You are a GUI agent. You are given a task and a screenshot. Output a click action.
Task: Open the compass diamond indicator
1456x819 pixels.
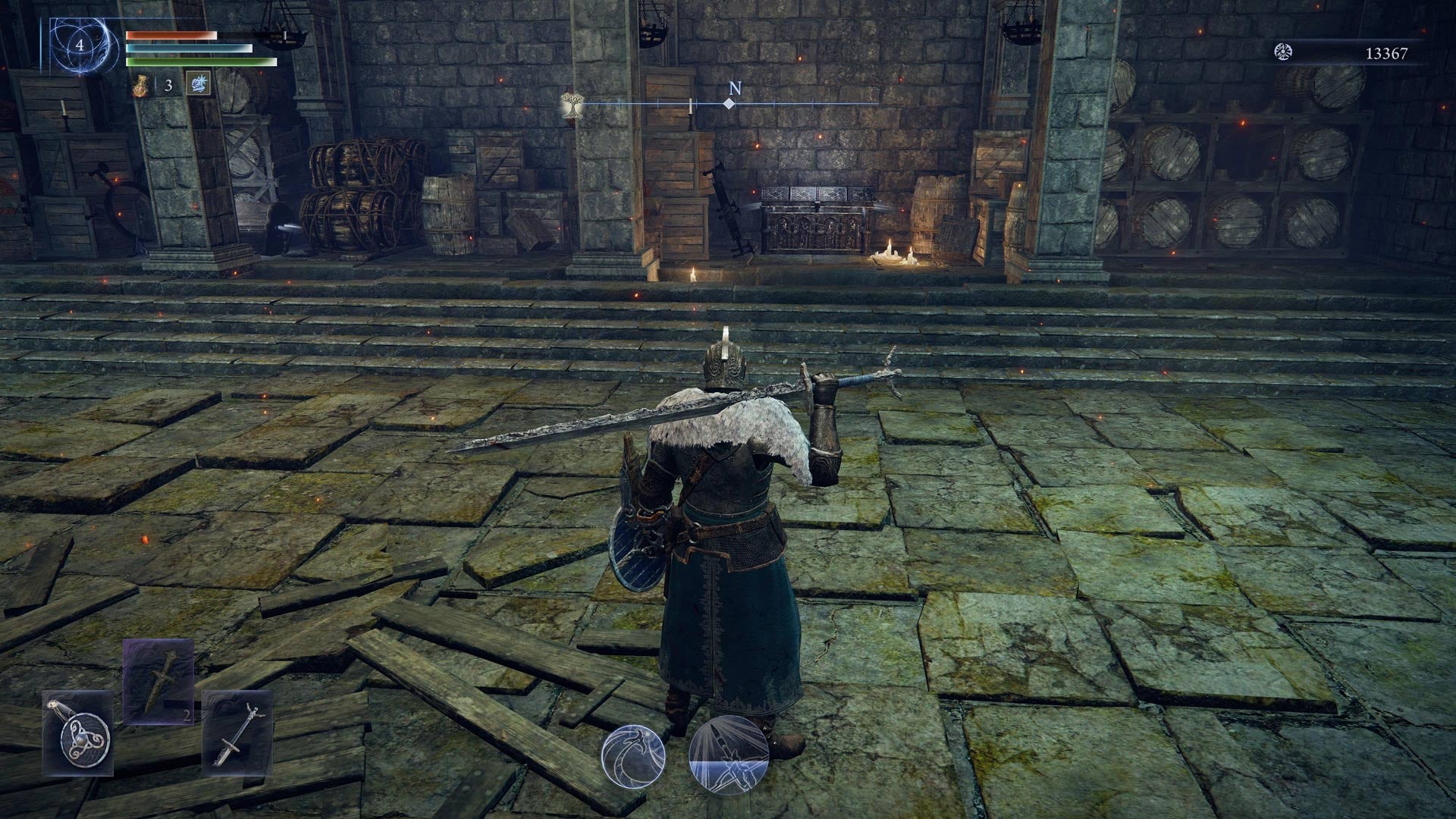(x=730, y=103)
